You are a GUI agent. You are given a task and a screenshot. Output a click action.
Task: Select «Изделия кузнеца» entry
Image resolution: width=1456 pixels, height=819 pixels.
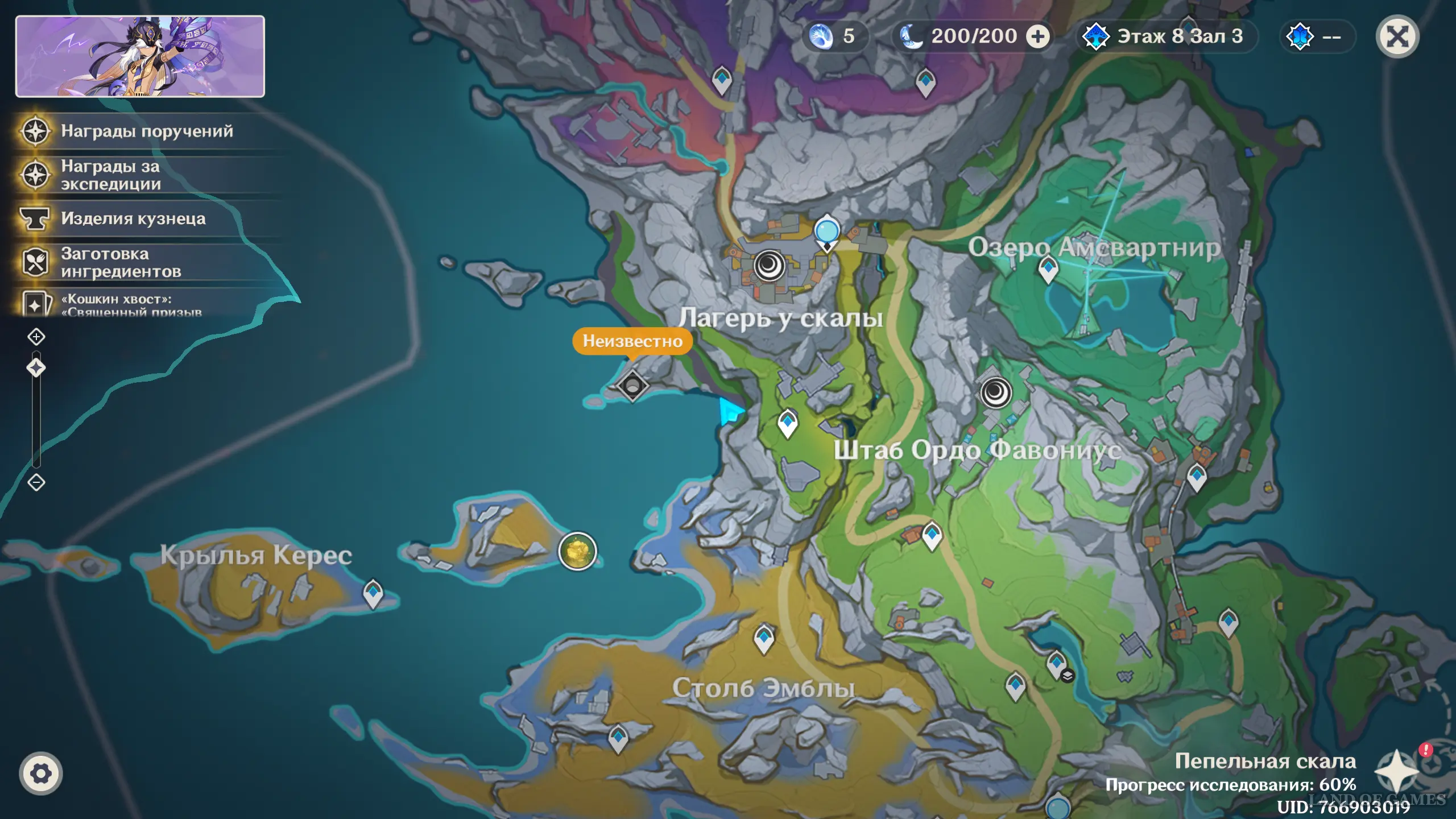[133, 219]
